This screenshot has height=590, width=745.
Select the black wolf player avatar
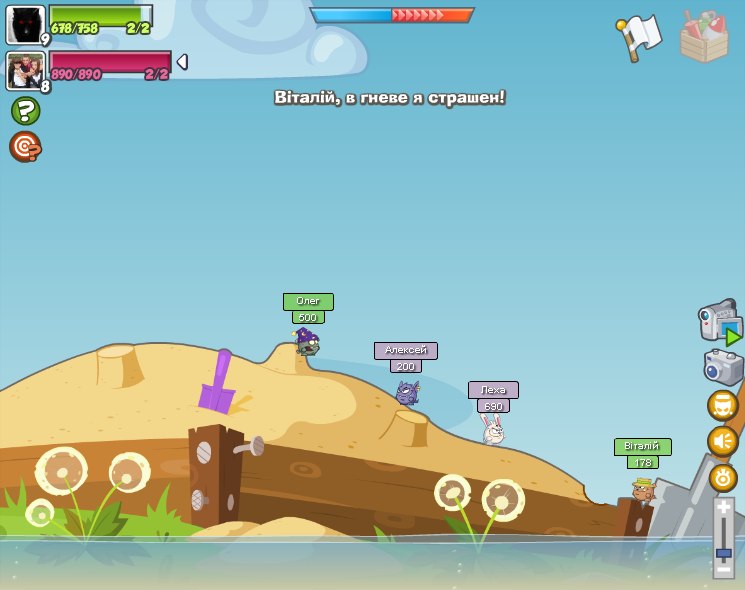tap(25, 24)
